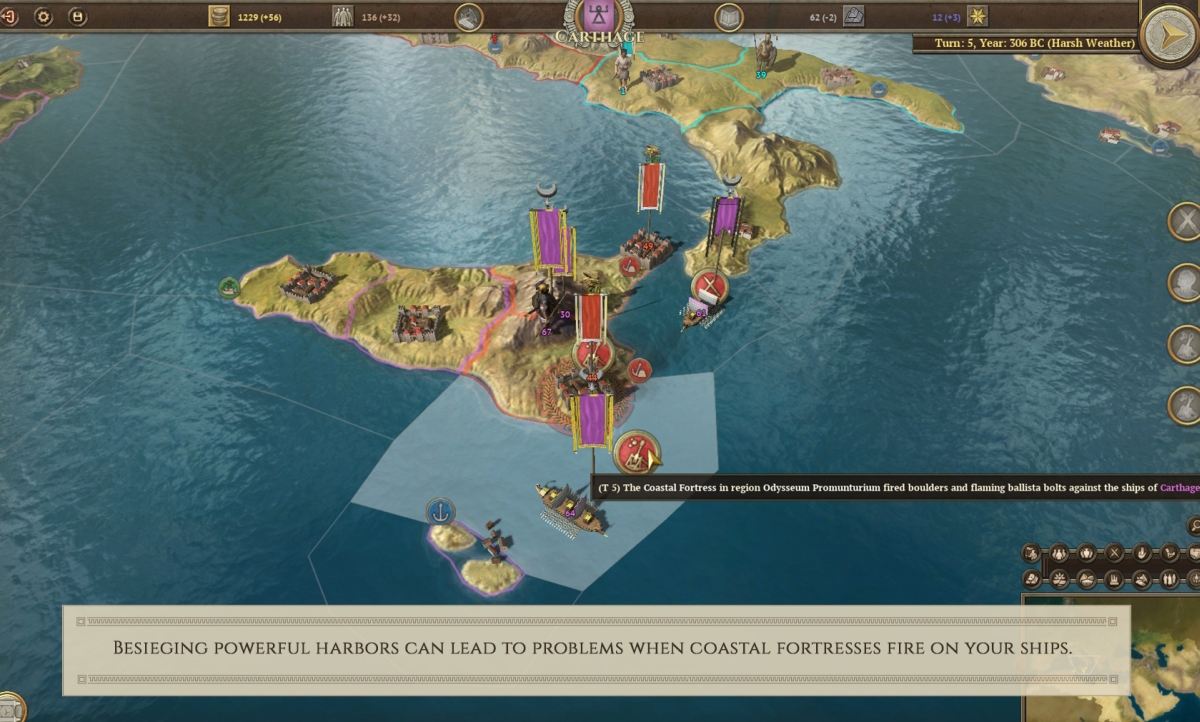Screen dimensions: 1200x722
Task: Exit via the red door arrow icon
Action: [x=8, y=17]
